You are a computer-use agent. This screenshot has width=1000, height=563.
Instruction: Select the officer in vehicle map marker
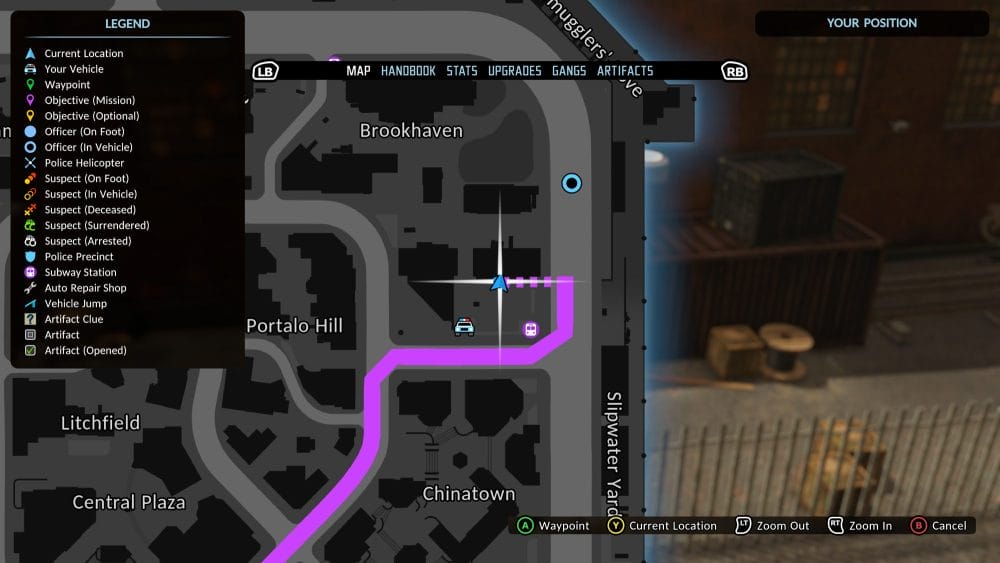[572, 182]
